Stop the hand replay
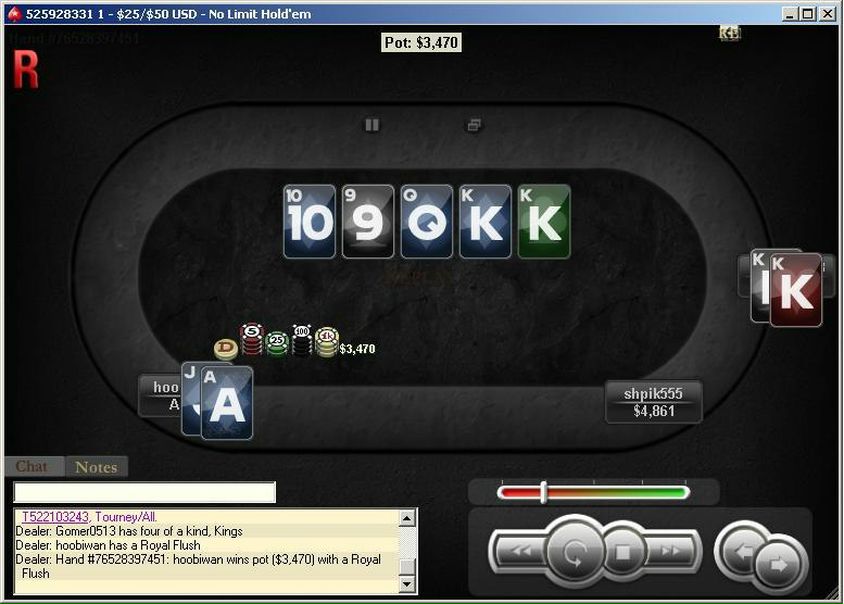 coord(623,550)
